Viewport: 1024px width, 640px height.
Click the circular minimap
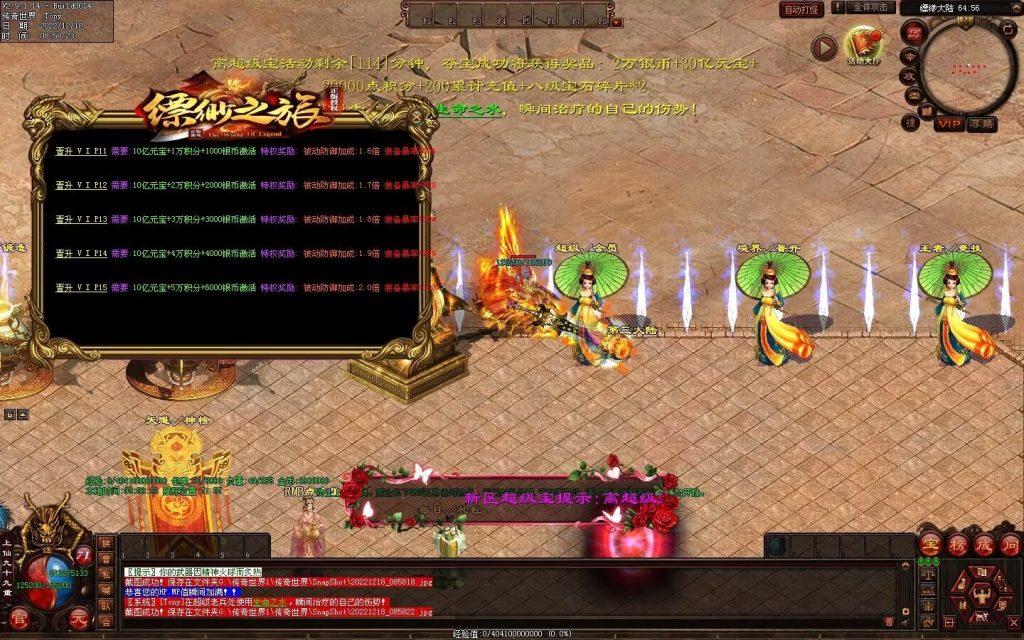pos(968,68)
